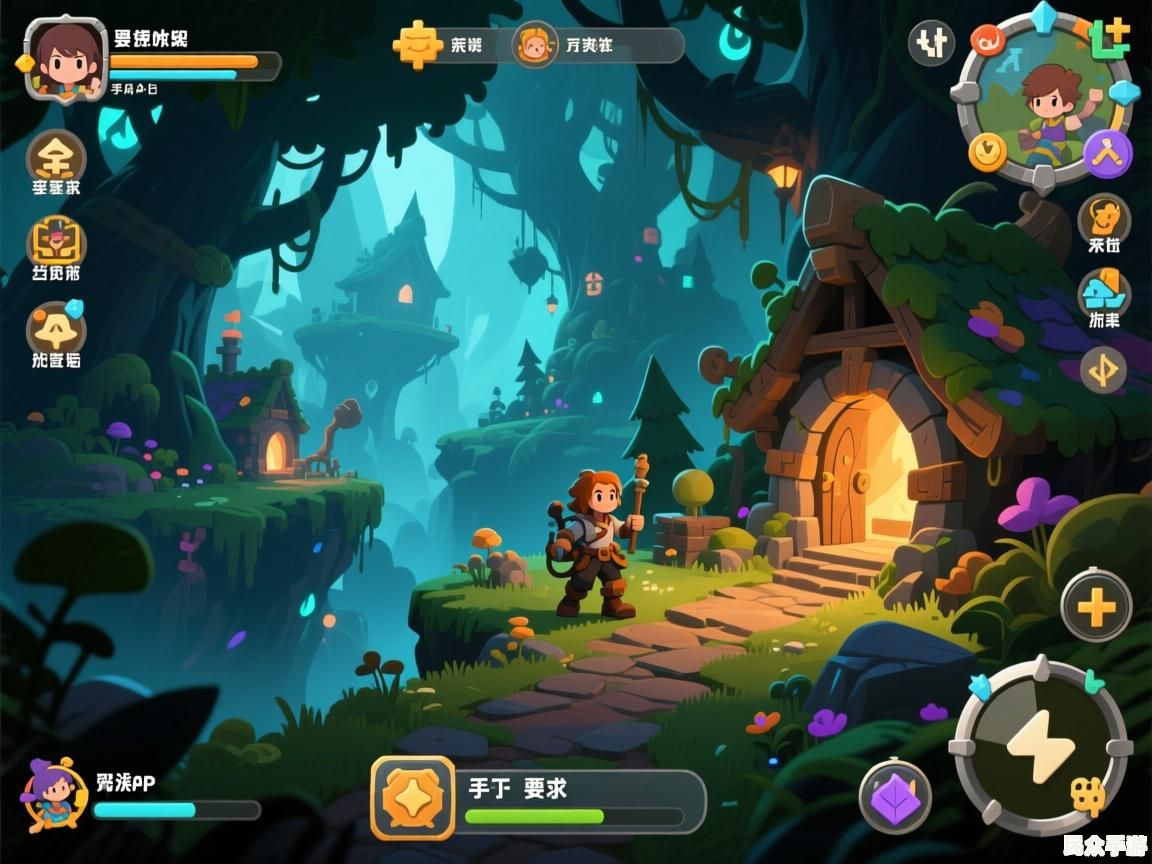The width and height of the screenshot is (1152, 864).
Task: Open the orange quest badge at bottom center
Action: coord(412,797)
